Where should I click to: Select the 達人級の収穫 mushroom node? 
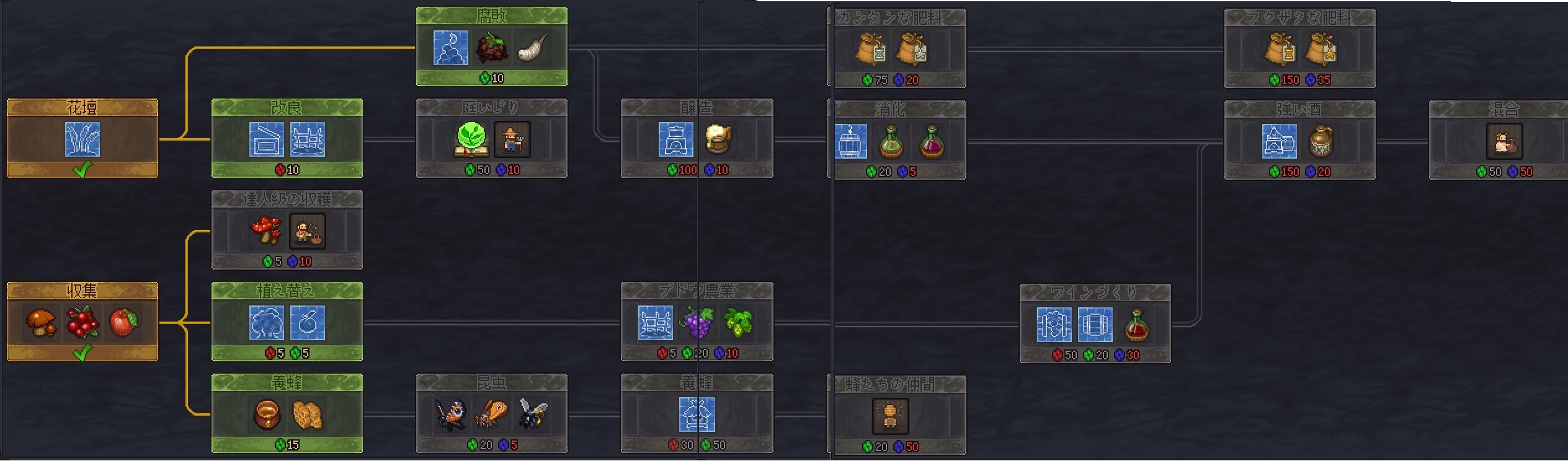[287, 230]
